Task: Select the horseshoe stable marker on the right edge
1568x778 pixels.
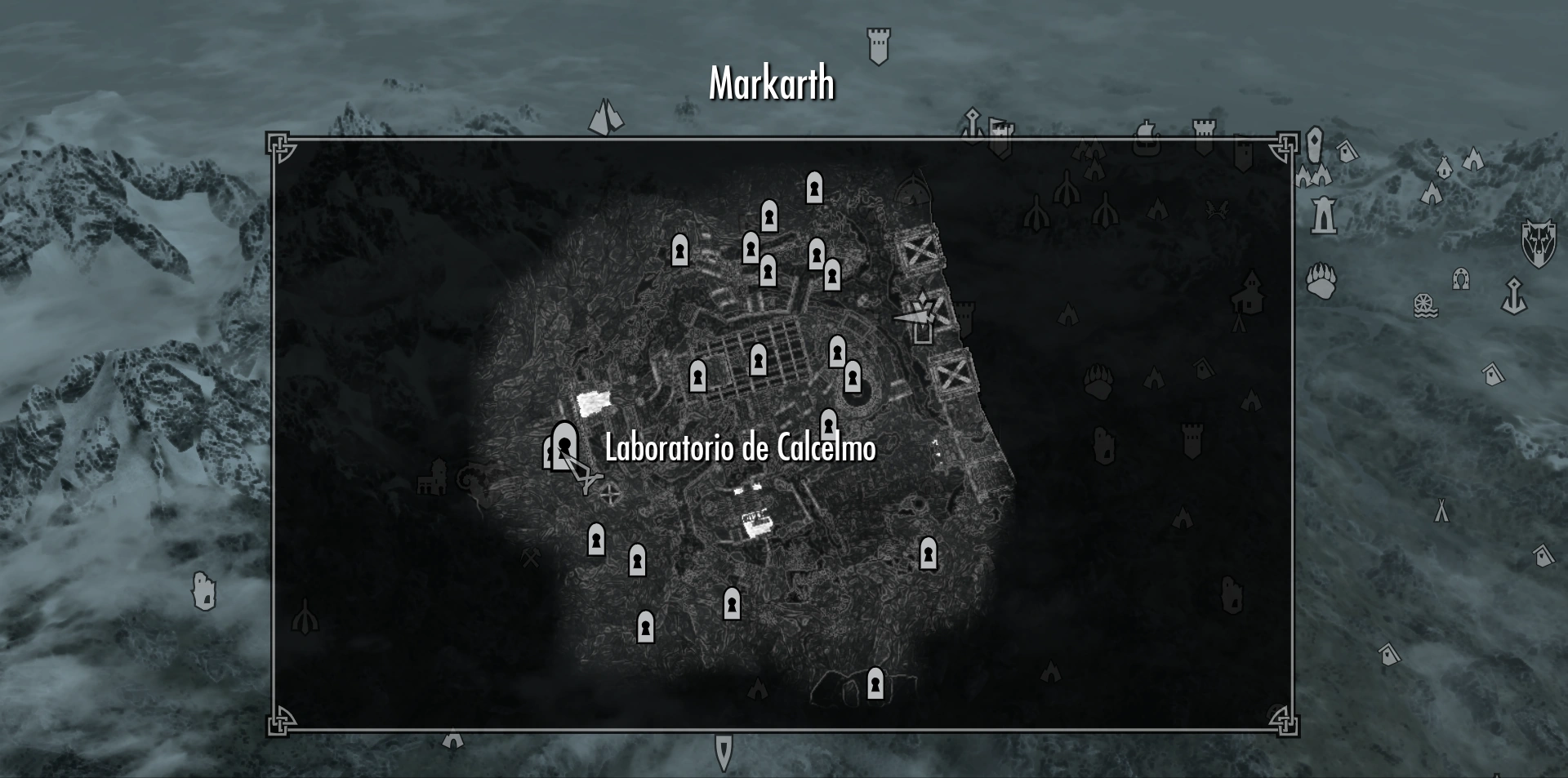Action: point(1461,280)
